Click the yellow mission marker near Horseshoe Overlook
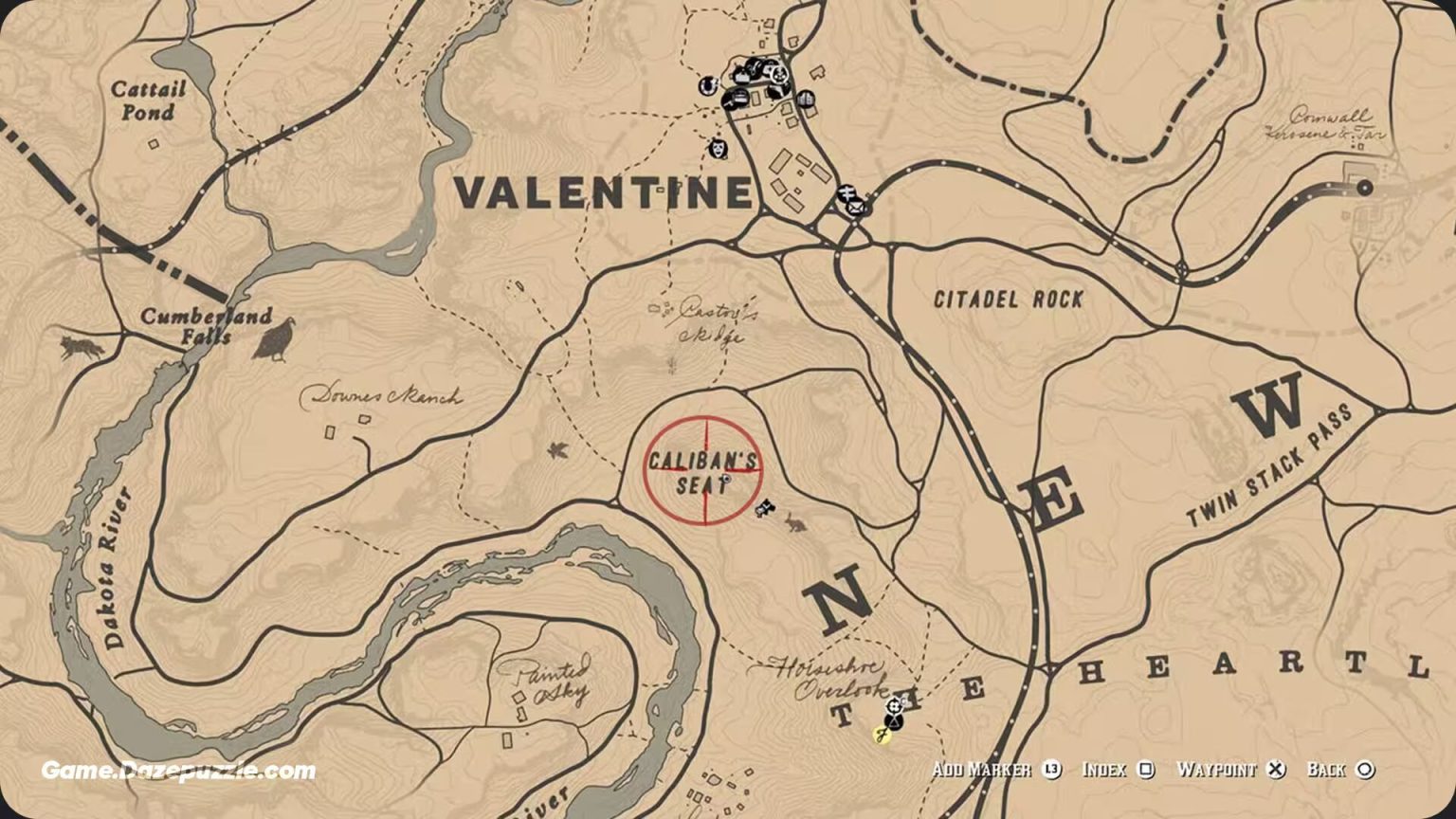Image resolution: width=1456 pixels, height=819 pixels. point(883,734)
